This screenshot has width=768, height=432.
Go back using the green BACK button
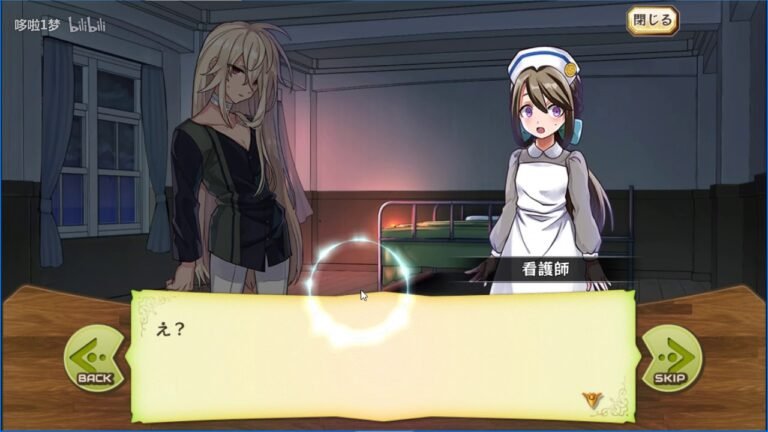coord(94,357)
